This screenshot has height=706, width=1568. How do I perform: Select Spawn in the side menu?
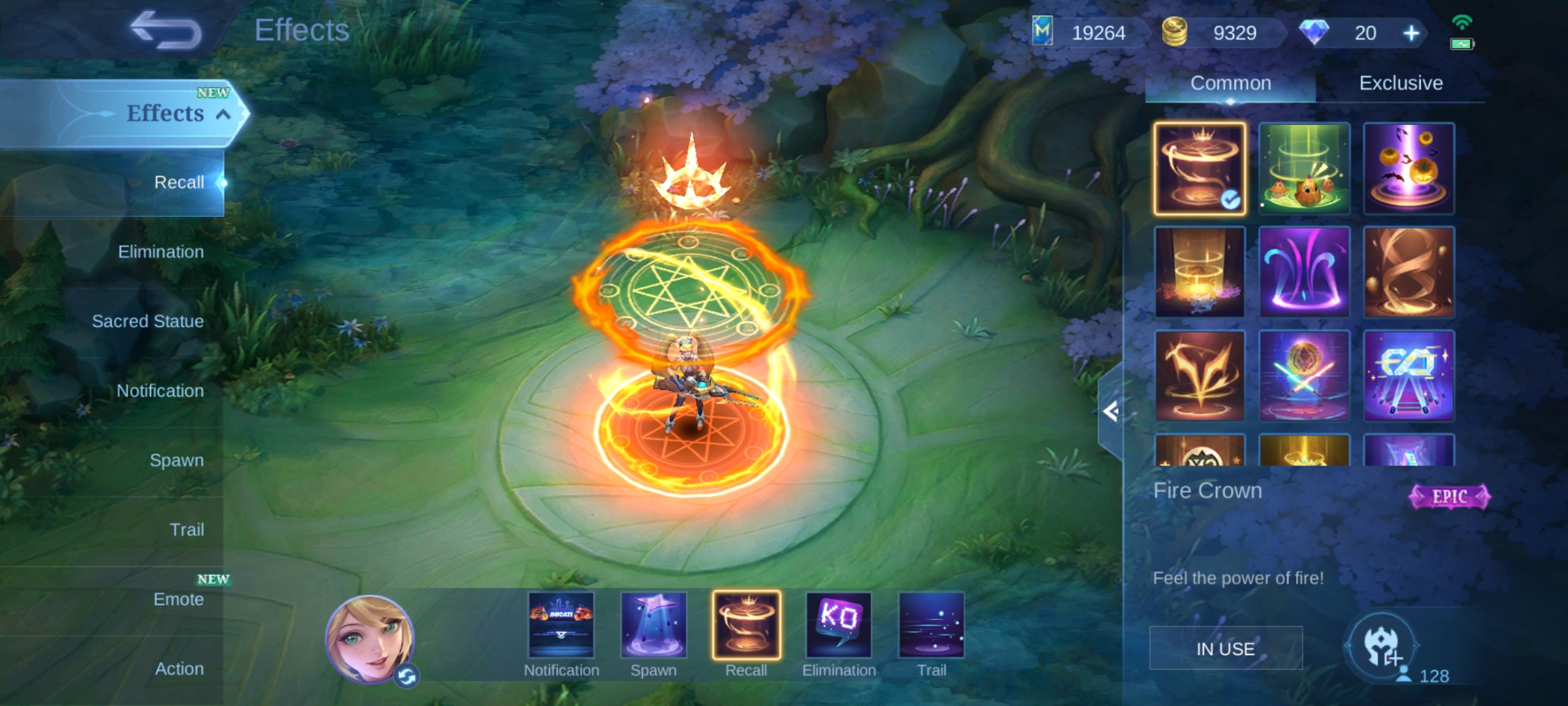[176, 460]
